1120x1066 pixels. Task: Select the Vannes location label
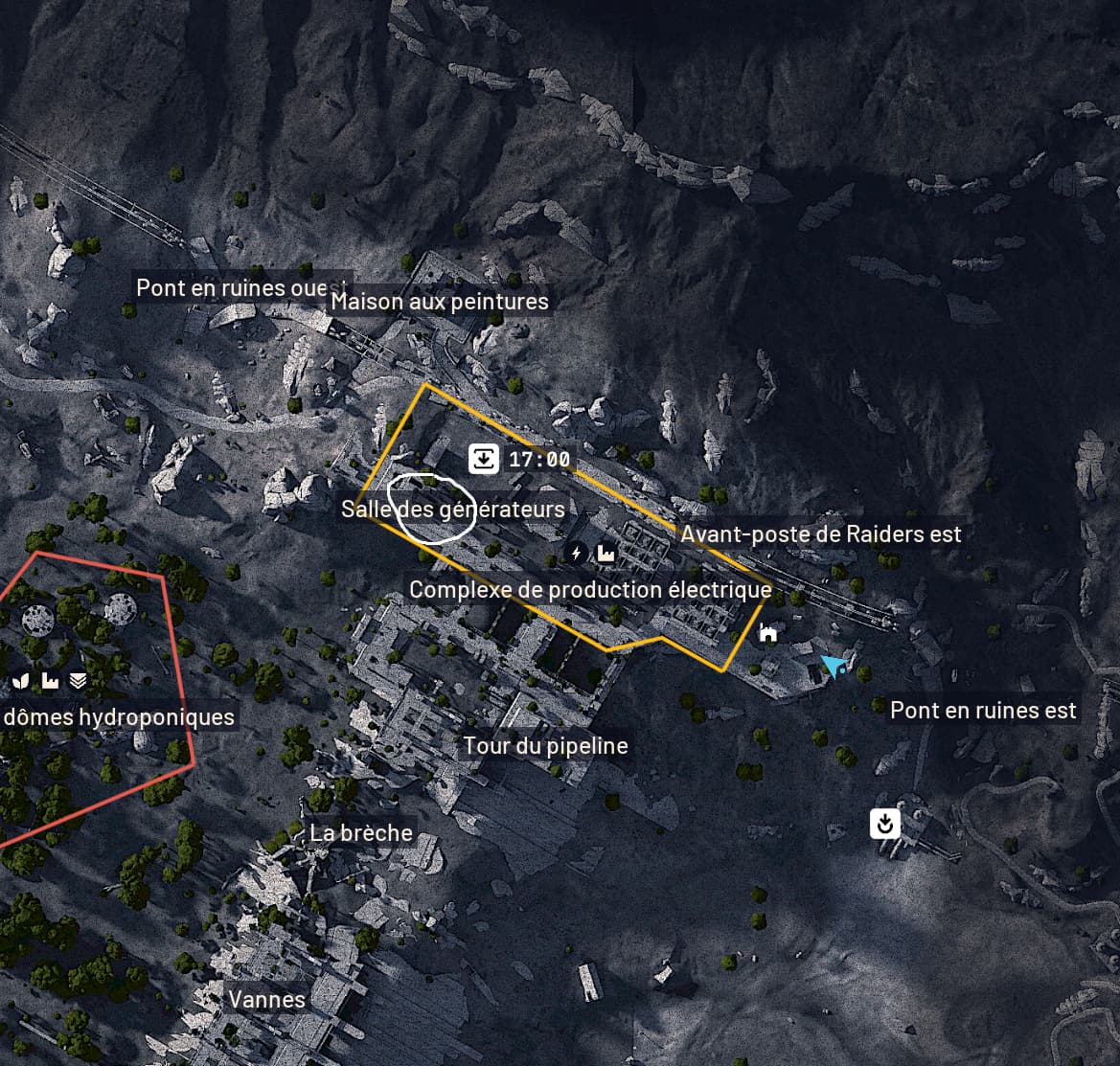tap(266, 1000)
